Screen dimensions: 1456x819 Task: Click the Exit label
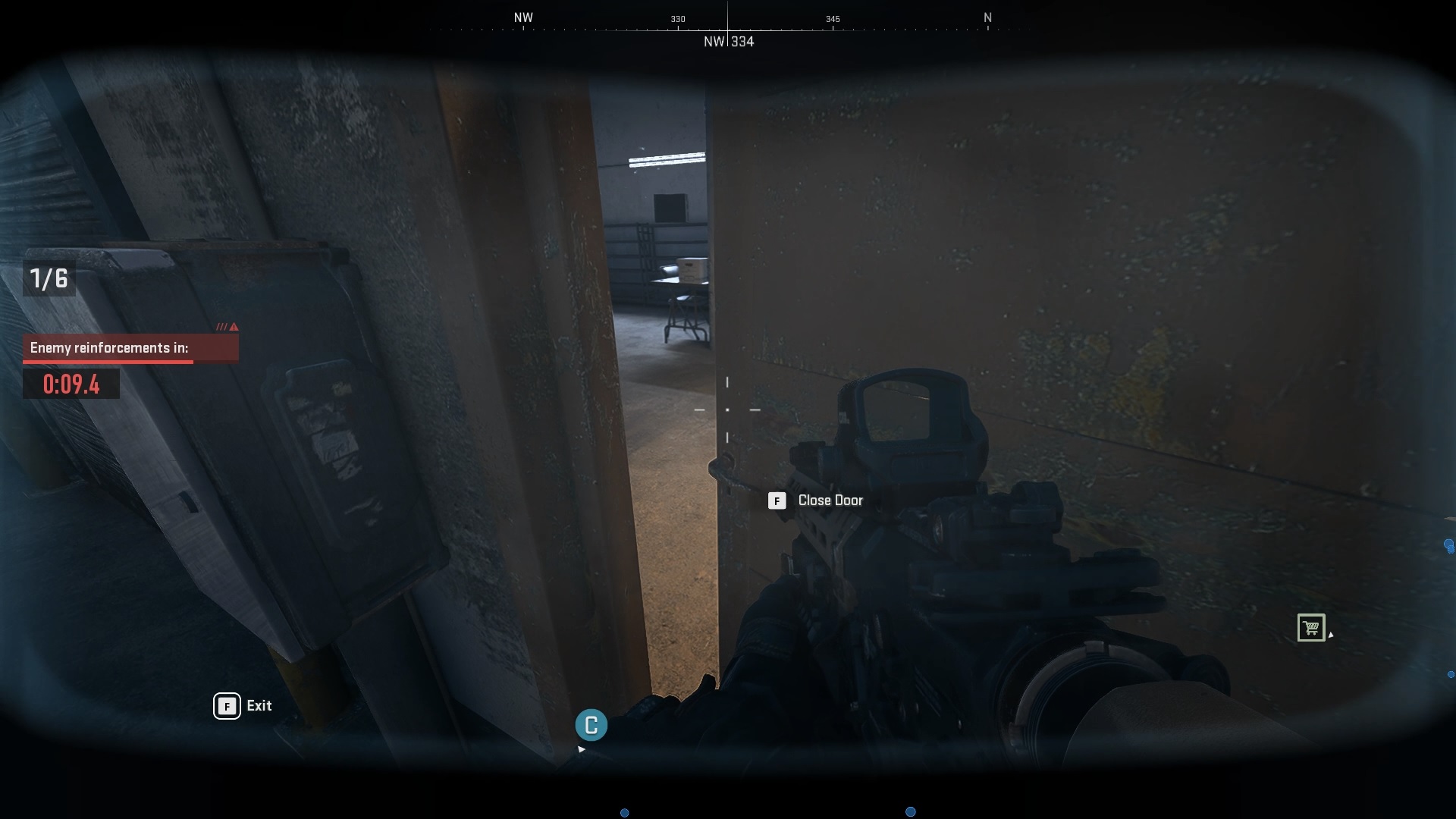(258, 706)
